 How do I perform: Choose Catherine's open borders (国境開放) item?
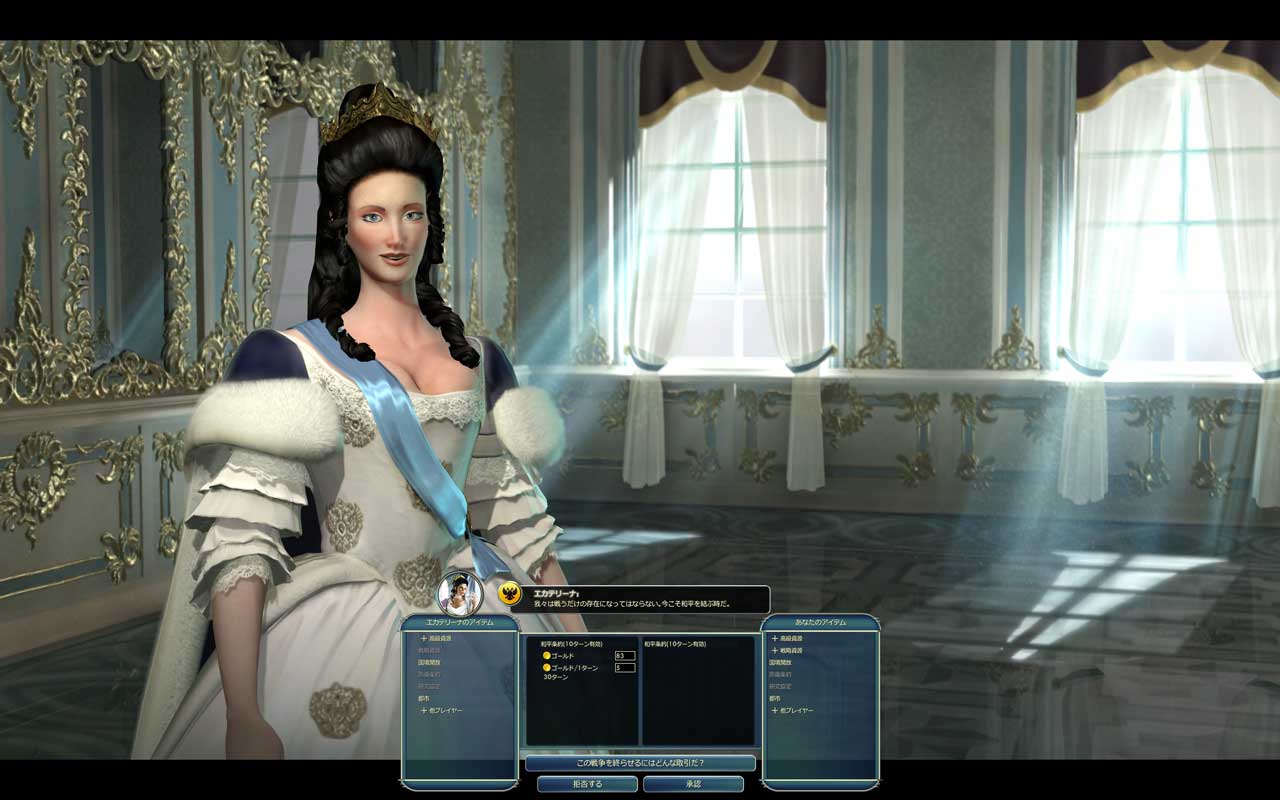430,662
